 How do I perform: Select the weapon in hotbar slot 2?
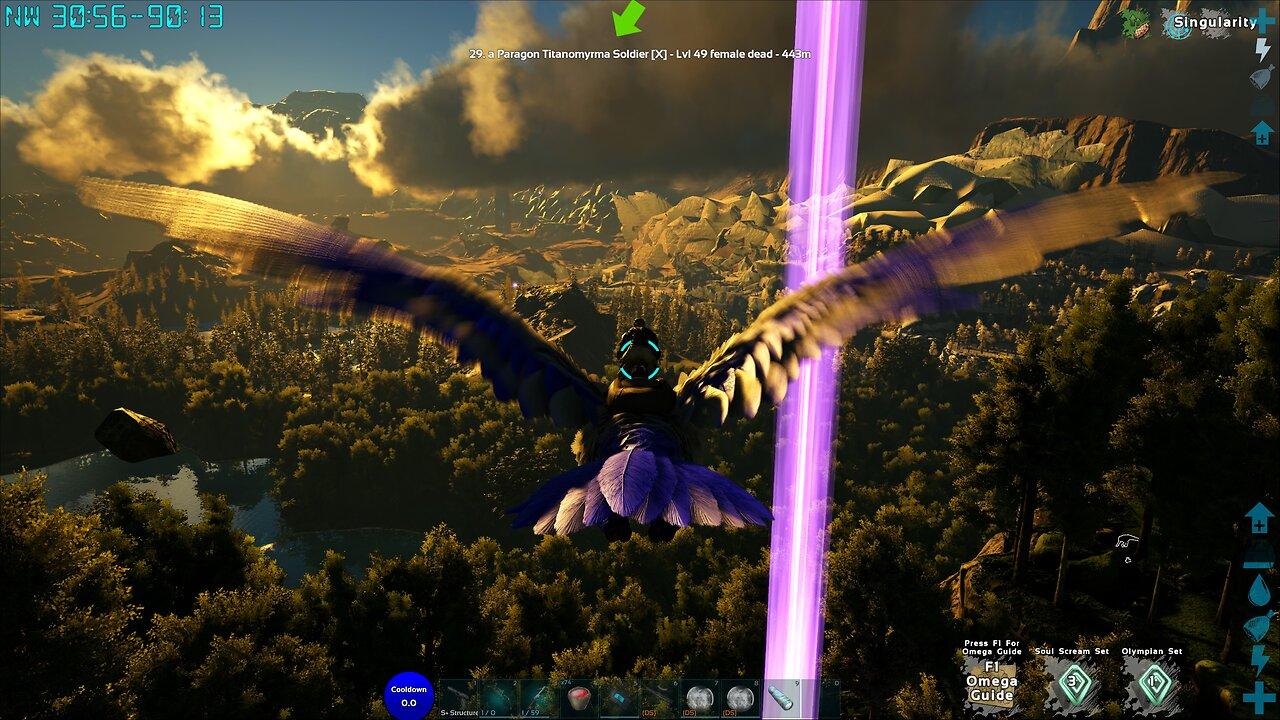[x=499, y=693]
